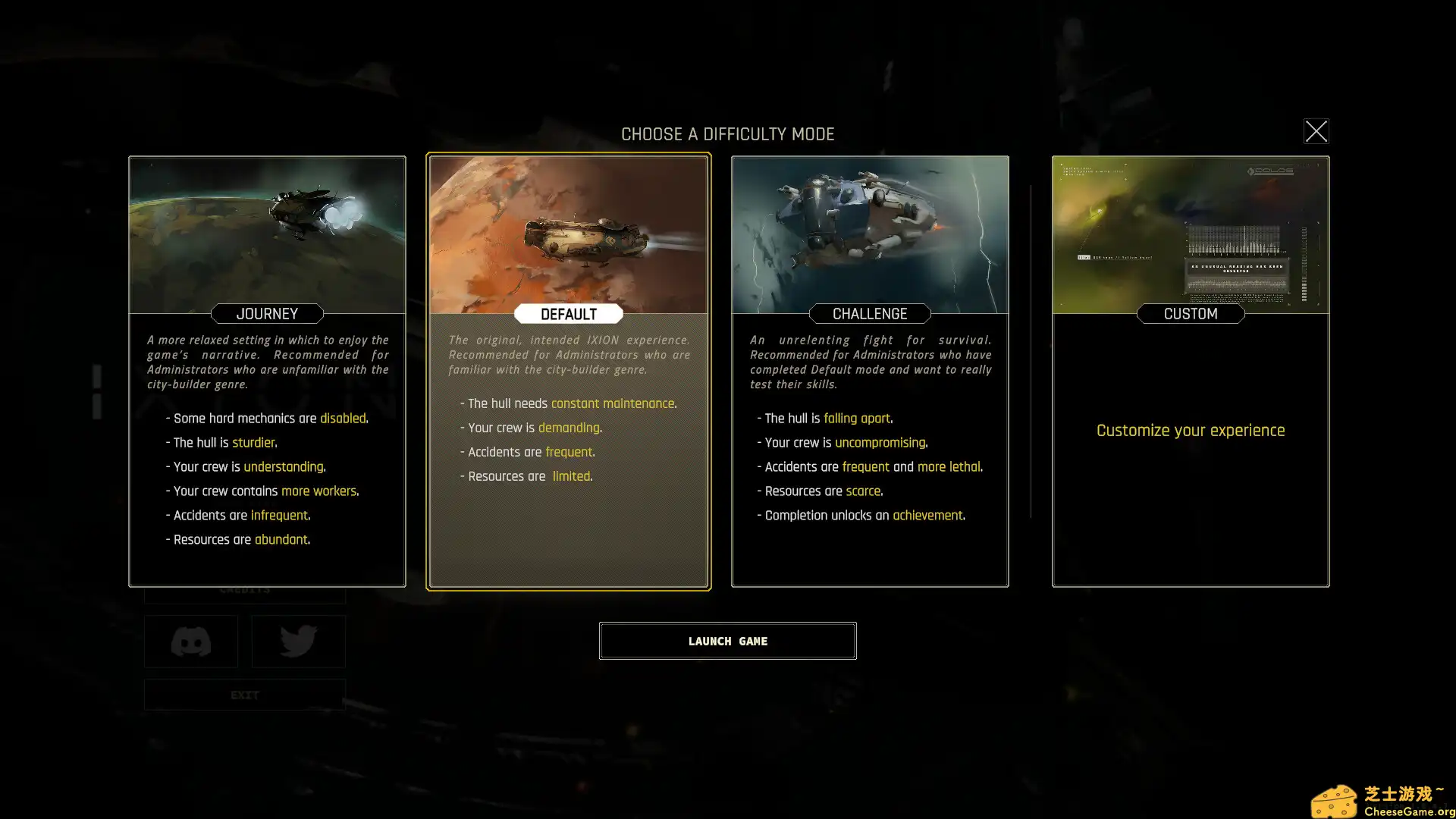Viewport: 1456px width, 819px height.
Task: Choose the Default difficulty mode
Action: click(569, 371)
